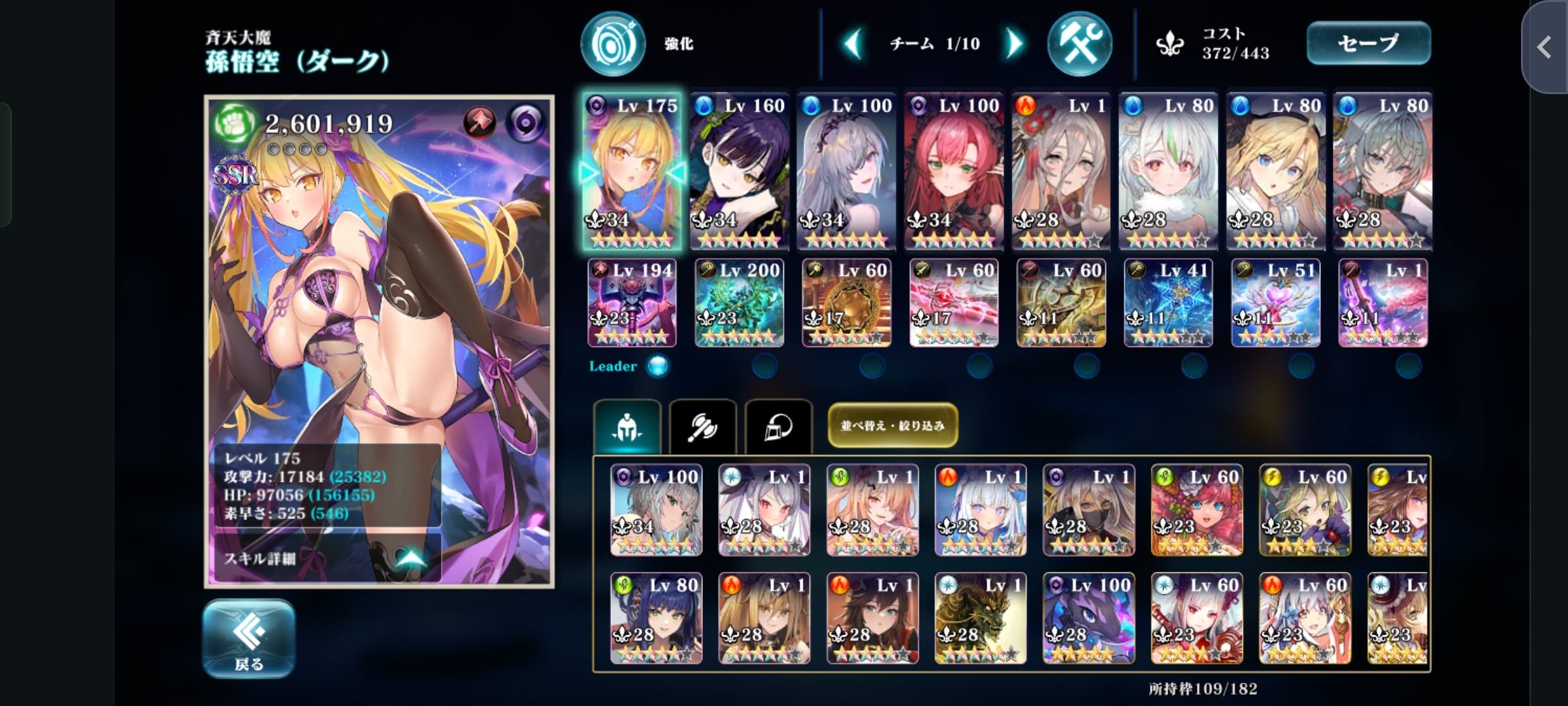Save the team with the セーブ button
1568x706 pixels.
pos(1368,43)
